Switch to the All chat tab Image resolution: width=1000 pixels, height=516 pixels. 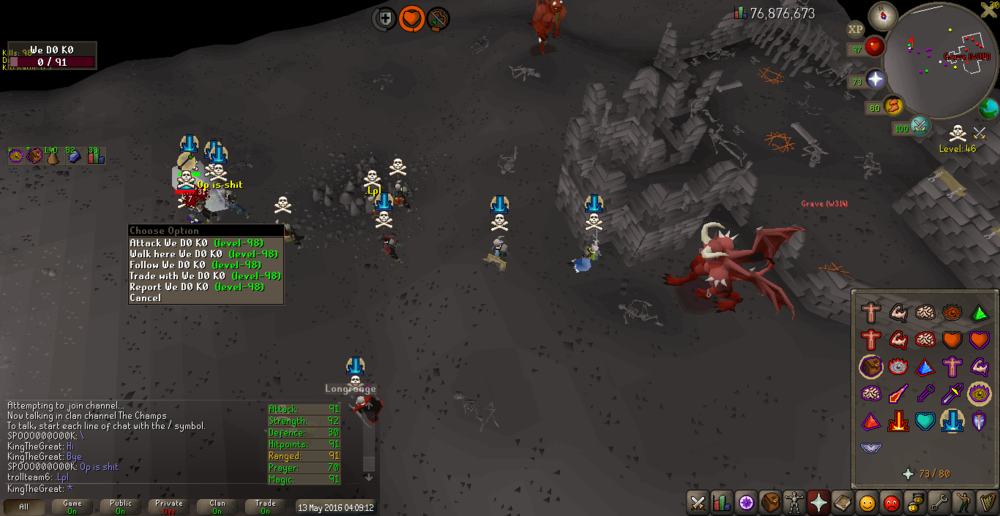[x=23, y=507]
